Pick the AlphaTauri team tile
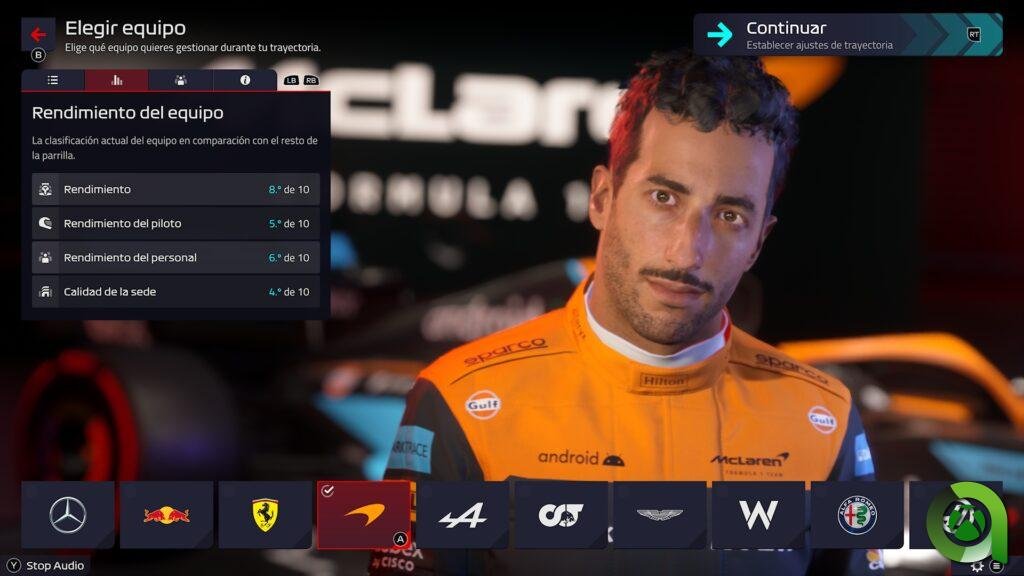 pos(561,515)
